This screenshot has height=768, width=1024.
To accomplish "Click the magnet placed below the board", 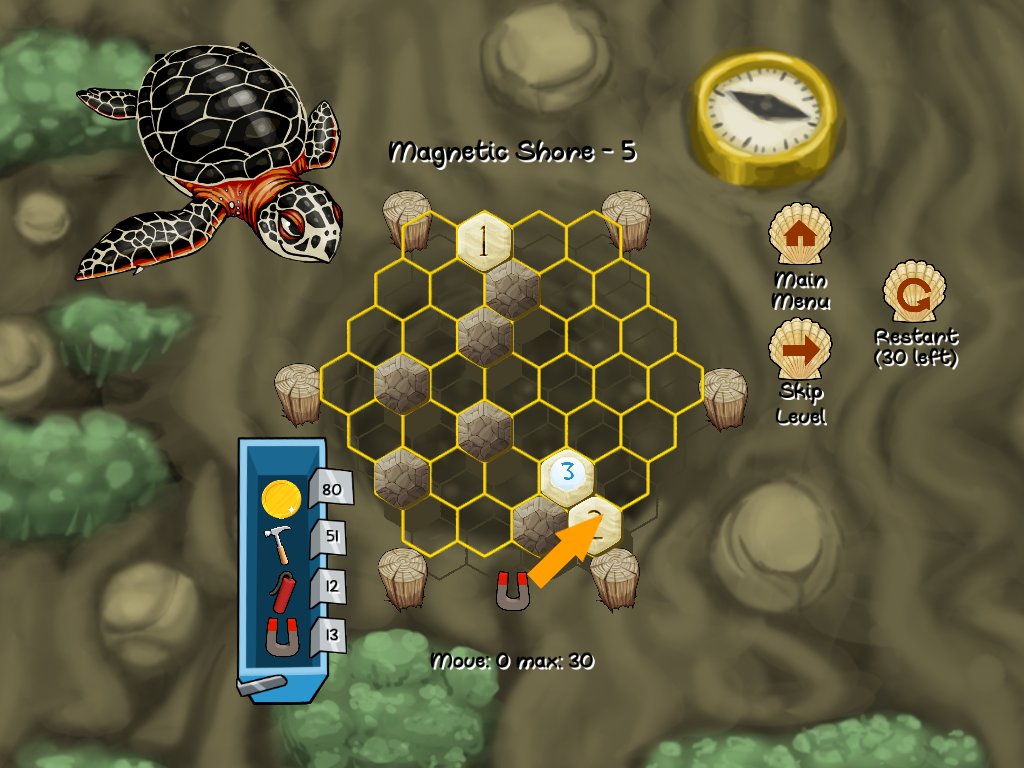I will (513, 591).
